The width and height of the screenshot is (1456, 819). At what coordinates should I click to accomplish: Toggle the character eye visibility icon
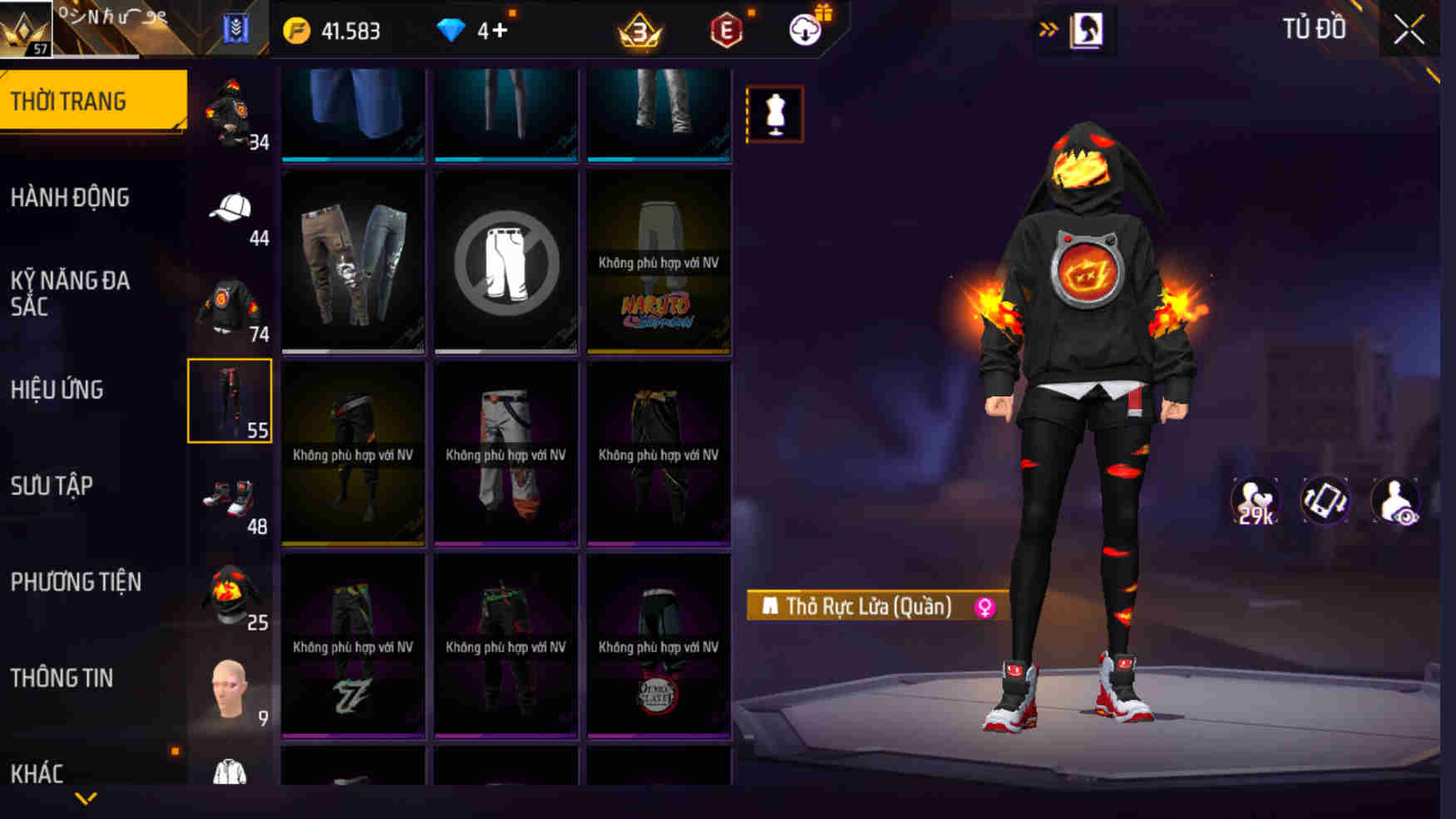1397,500
